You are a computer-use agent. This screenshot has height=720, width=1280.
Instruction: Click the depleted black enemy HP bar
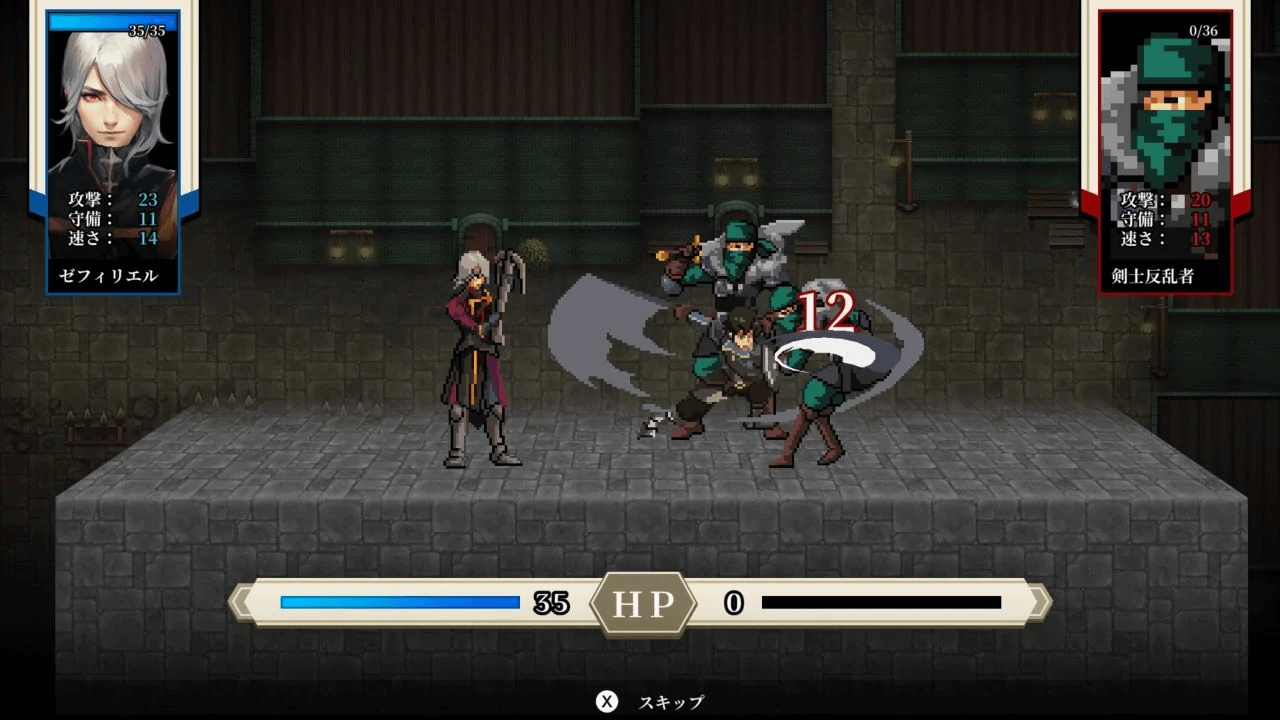click(x=880, y=601)
